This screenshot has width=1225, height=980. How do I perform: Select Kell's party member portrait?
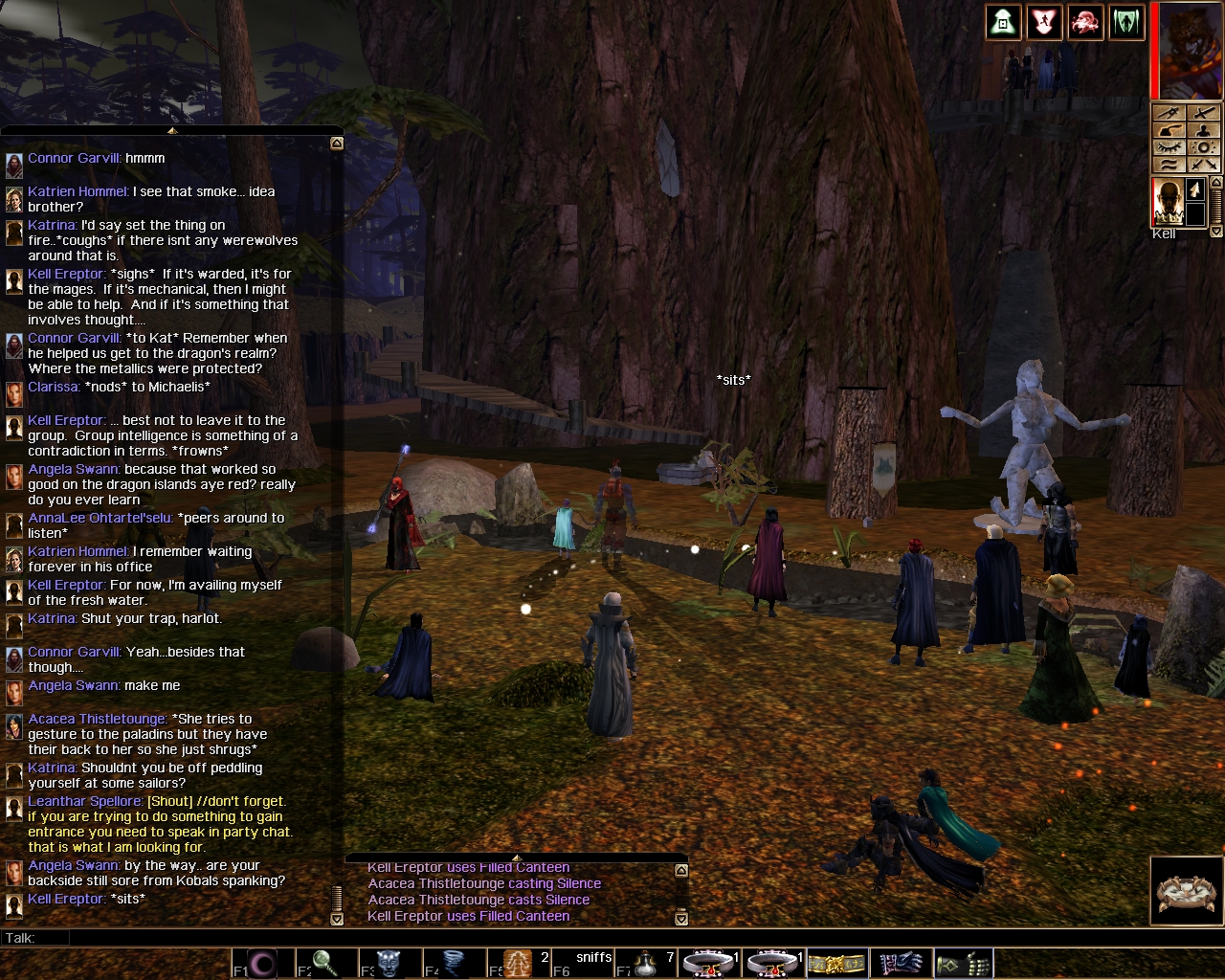1167,202
